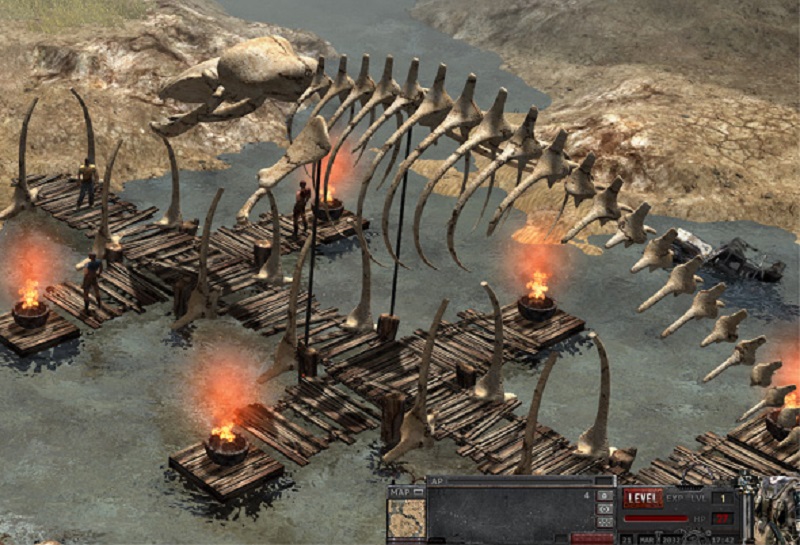Select the middle small eye-shaped log button
This screenshot has width=800, height=545.
pos(604,508)
